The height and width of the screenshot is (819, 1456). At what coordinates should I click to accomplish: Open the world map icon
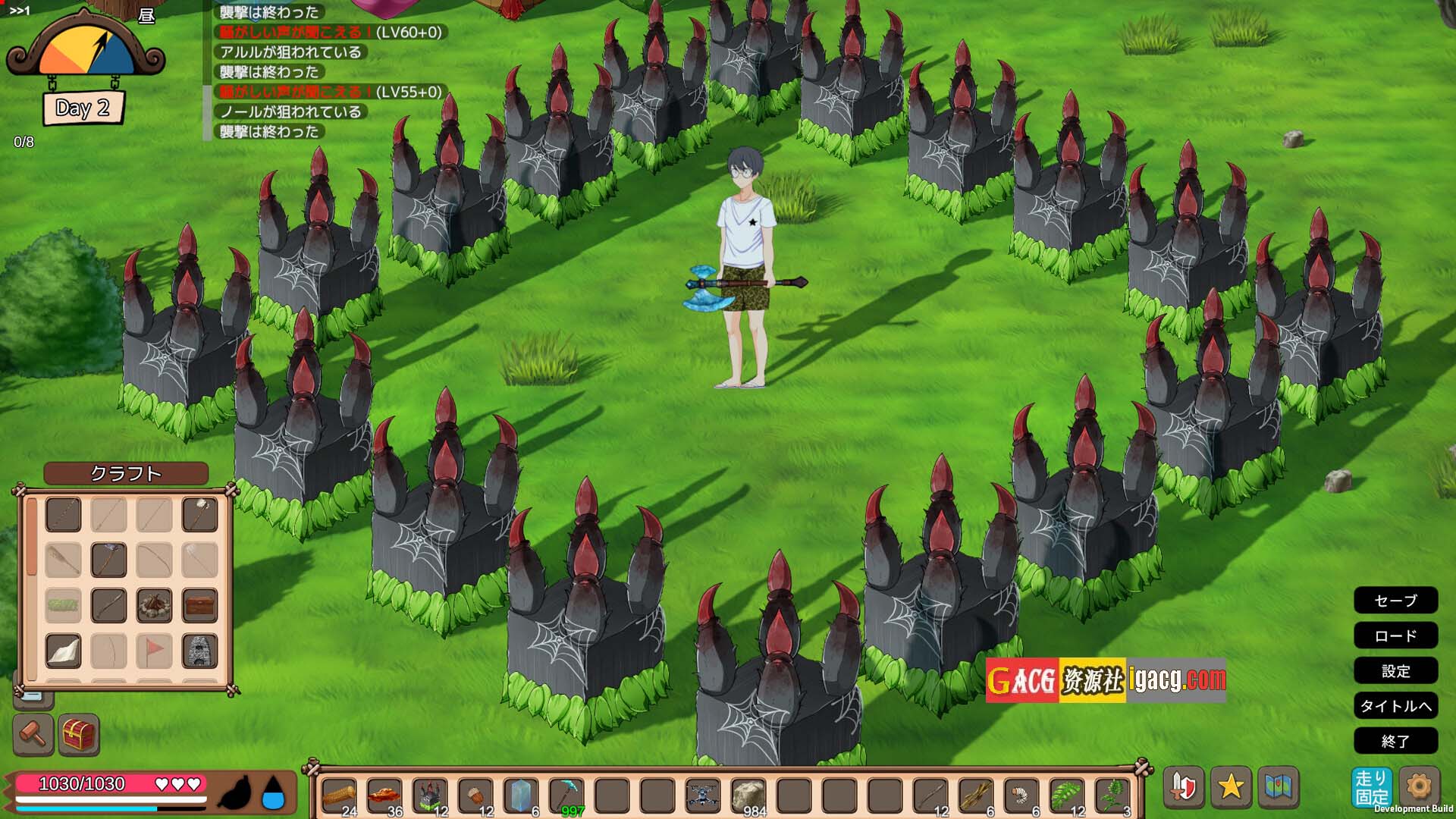(x=1278, y=786)
